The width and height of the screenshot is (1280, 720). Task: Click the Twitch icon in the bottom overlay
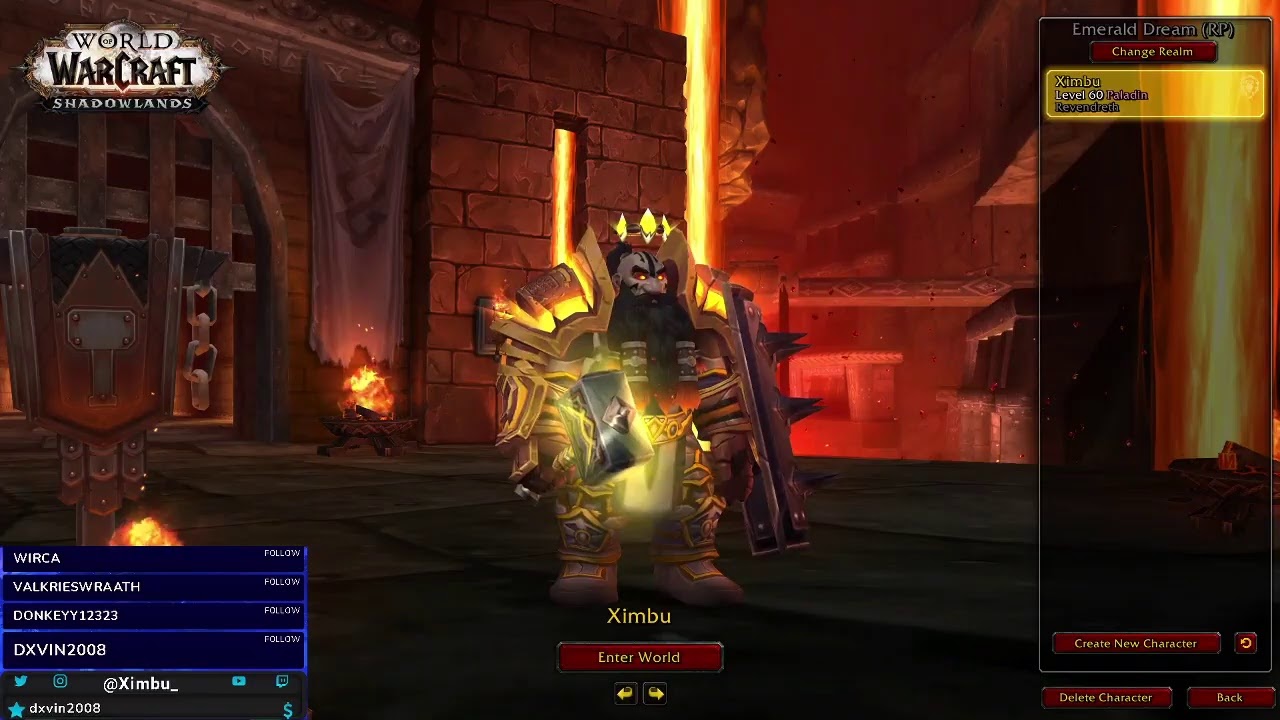point(281,682)
